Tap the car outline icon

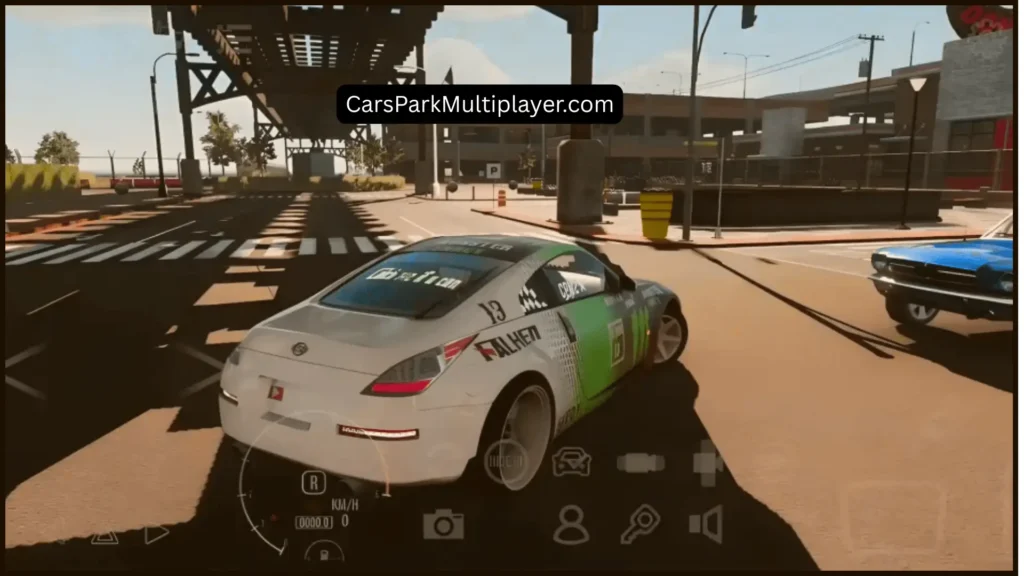click(x=571, y=461)
